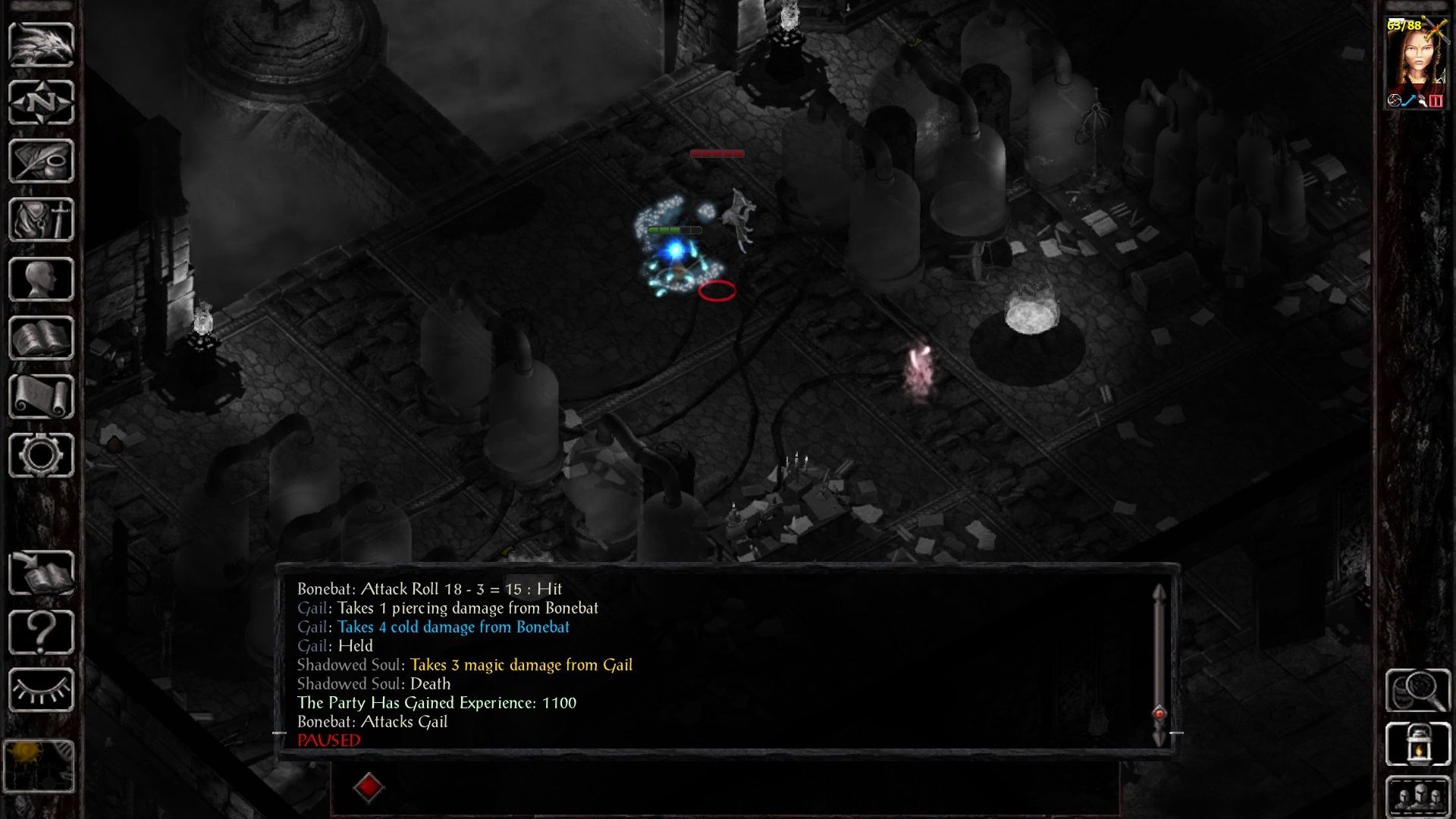Select Gail's character portrait
Viewport: 1456px width, 819px height.
click(x=1416, y=62)
